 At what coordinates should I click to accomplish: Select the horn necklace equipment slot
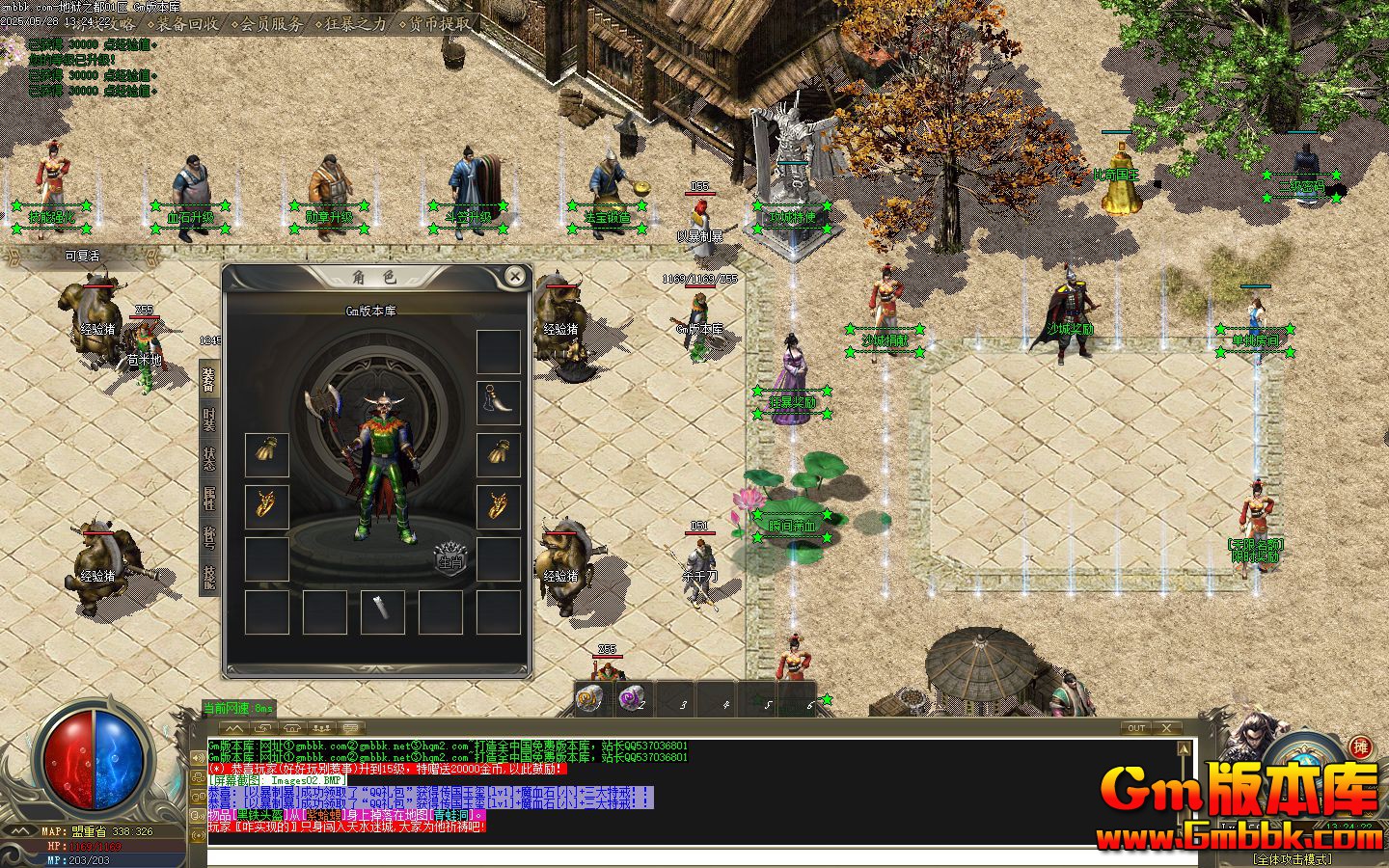click(x=499, y=403)
